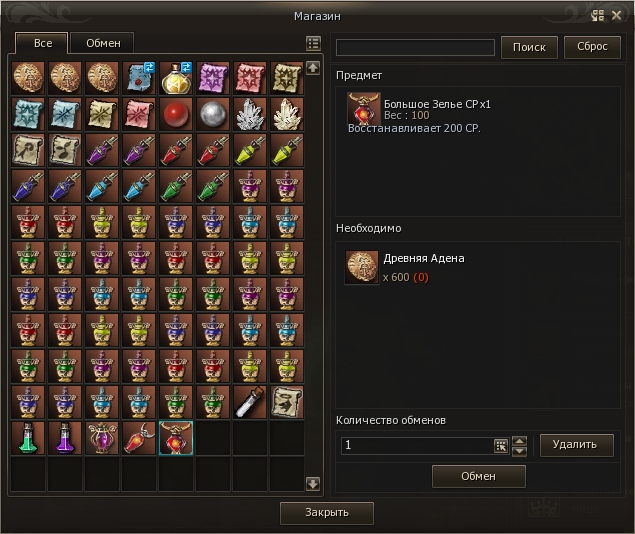Select the Все tab
Image resolution: width=635 pixels, height=534 pixels.
[x=43, y=43]
